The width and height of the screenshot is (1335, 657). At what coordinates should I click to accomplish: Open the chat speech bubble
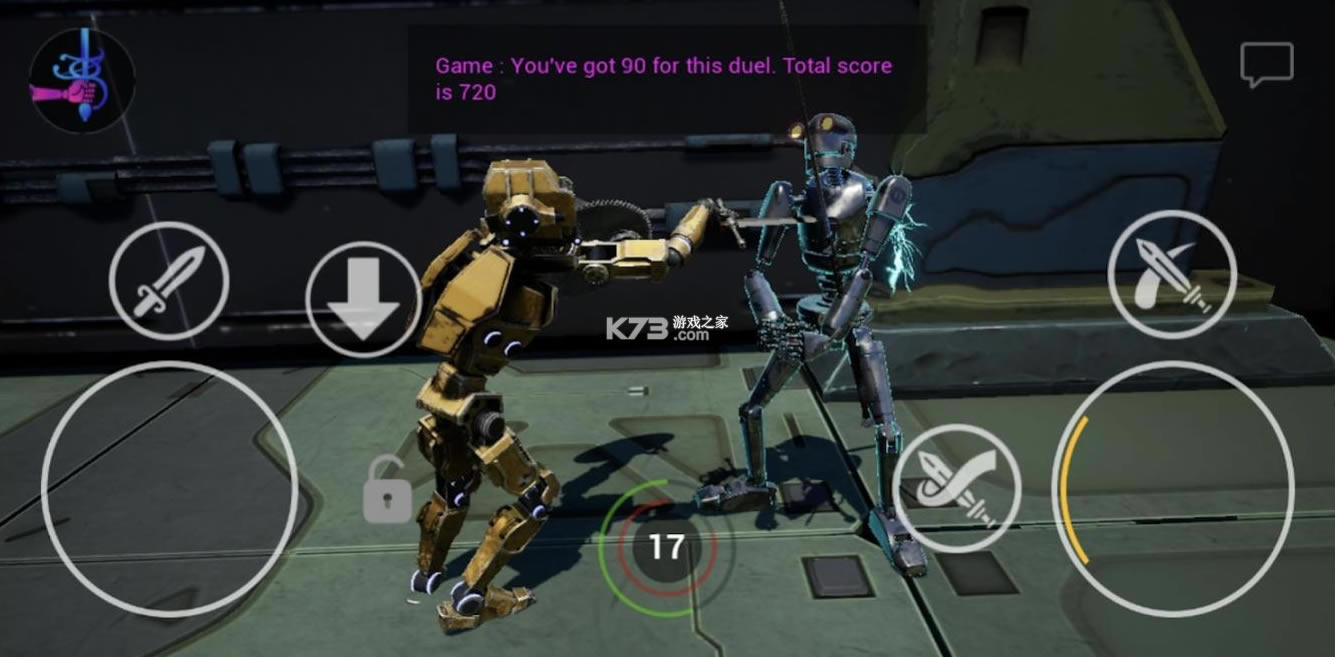1267,65
